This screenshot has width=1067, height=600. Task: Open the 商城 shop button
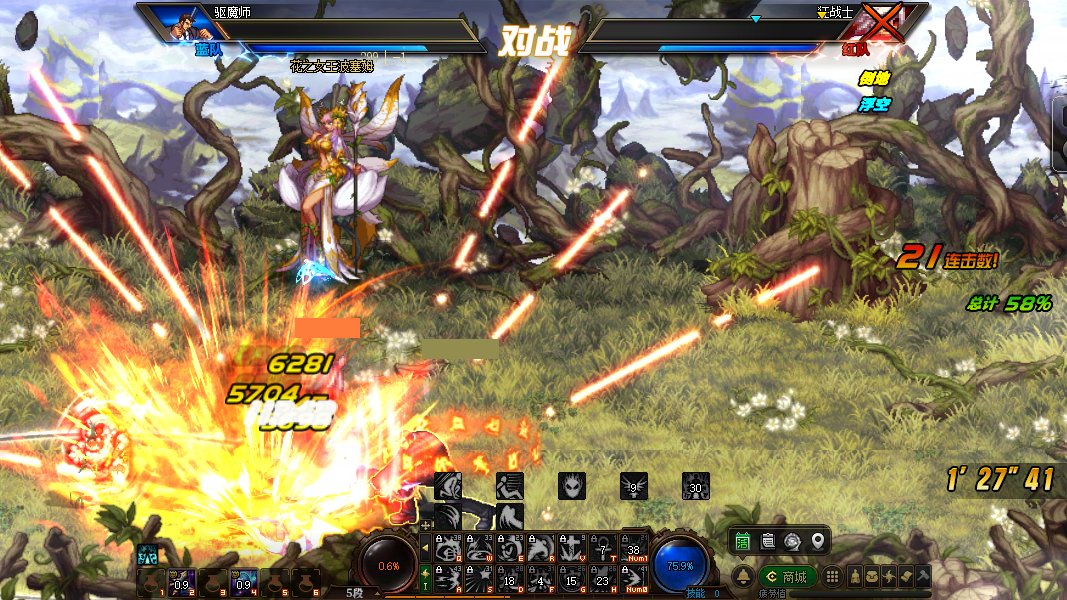tap(786, 577)
